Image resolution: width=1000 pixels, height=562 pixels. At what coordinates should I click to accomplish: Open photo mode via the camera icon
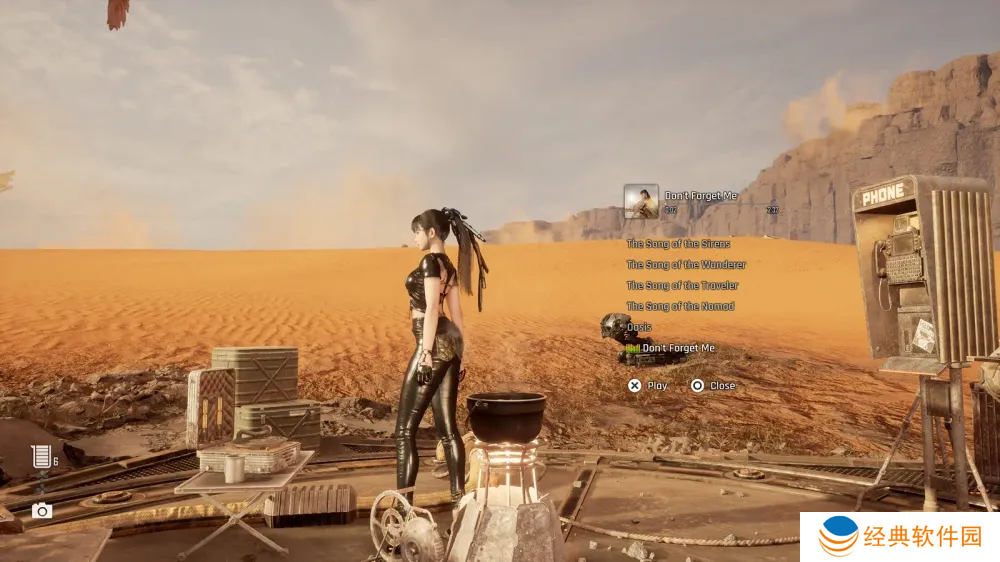41,511
